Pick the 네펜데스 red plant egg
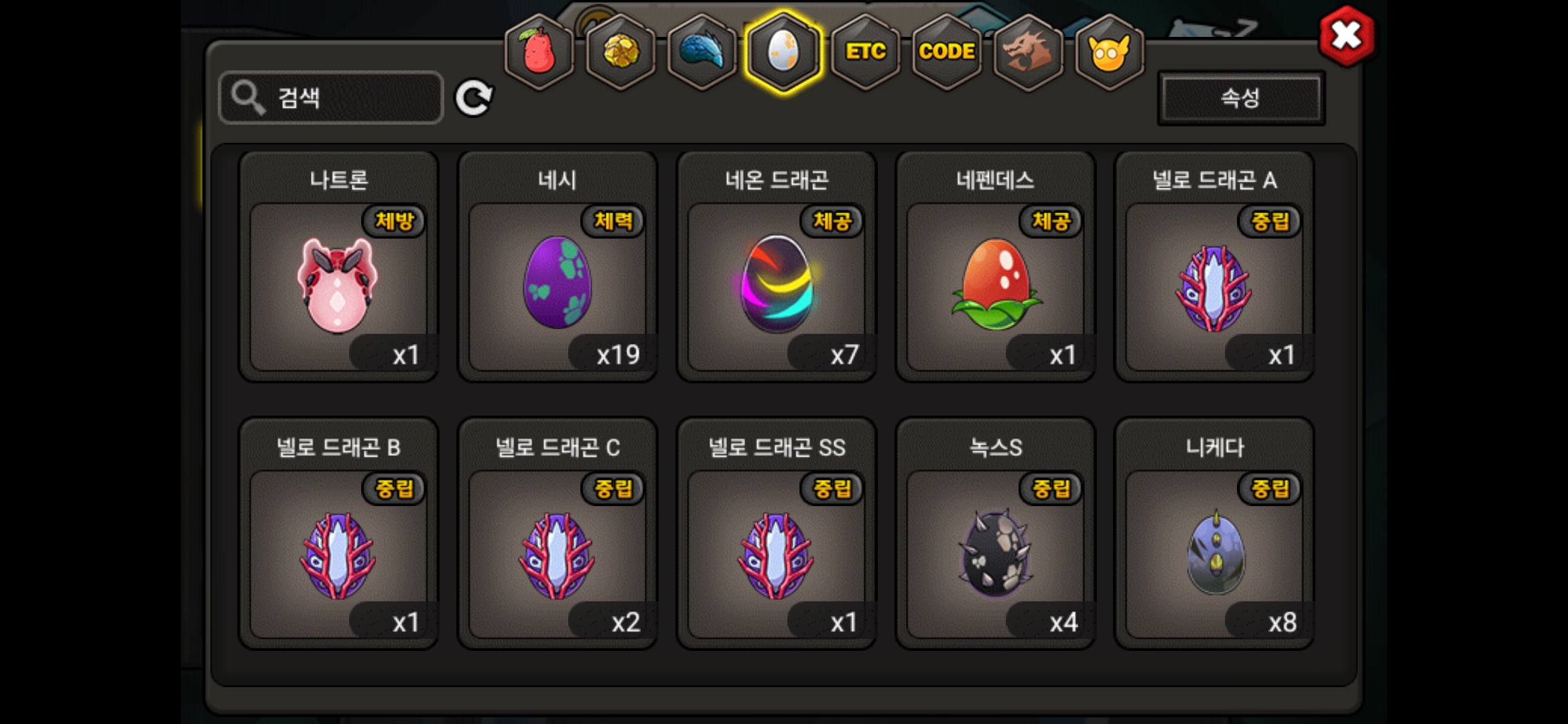 click(x=996, y=286)
